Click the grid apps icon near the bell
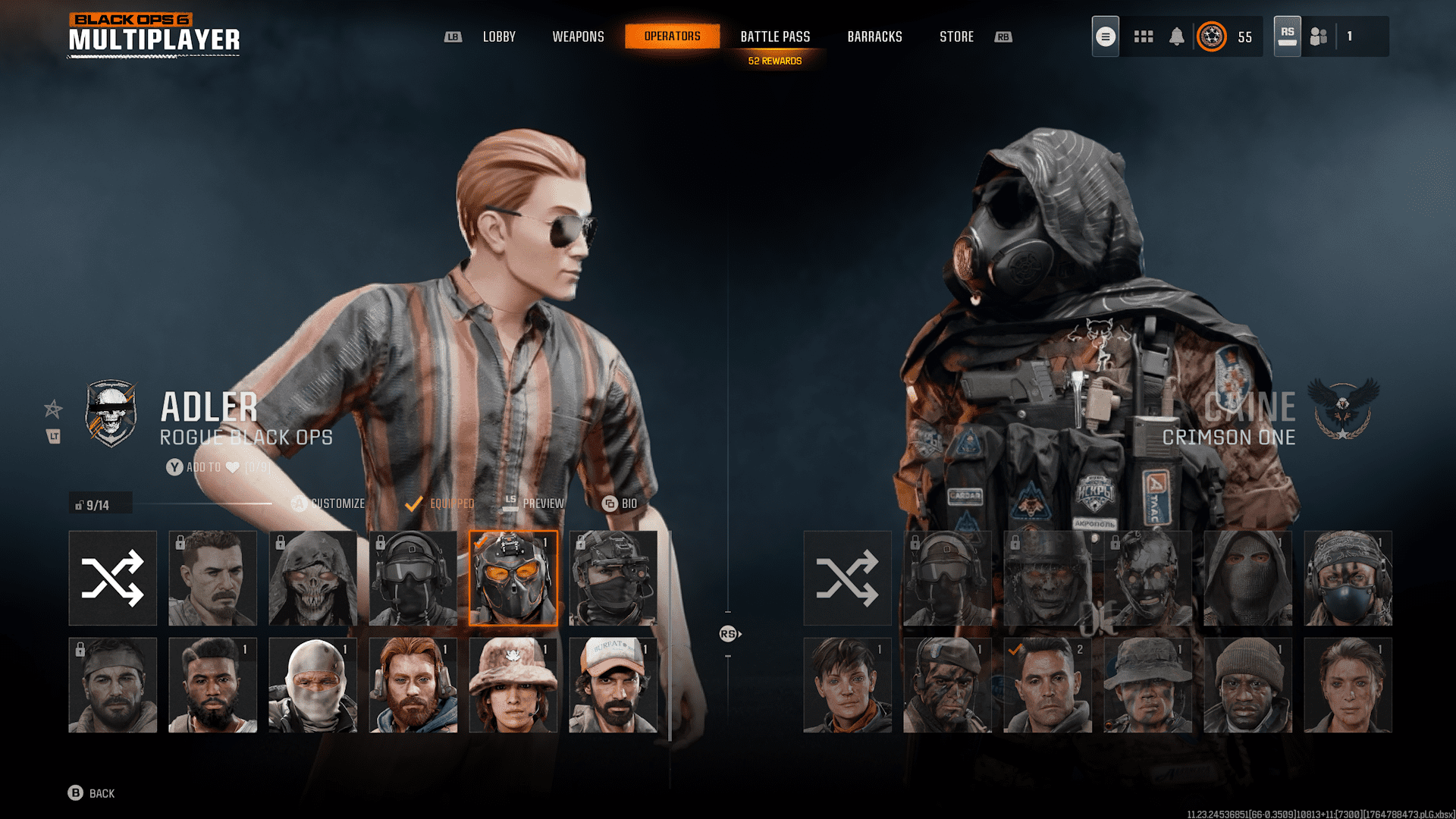The height and width of the screenshot is (819, 1456). pyautogui.click(x=1143, y=36)
